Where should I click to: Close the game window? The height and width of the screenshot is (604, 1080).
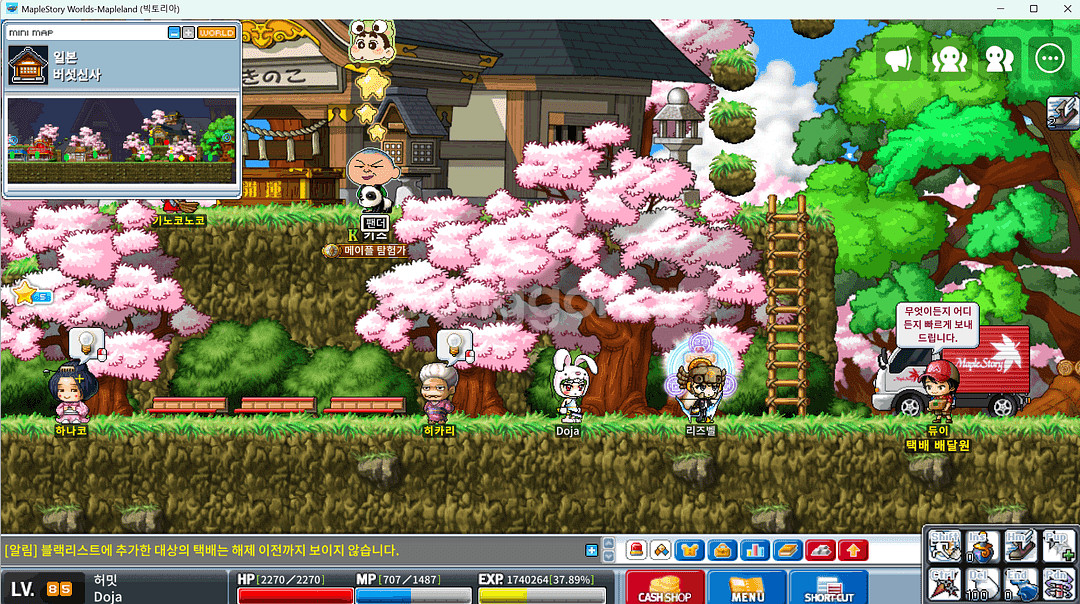pos(1060,9)
